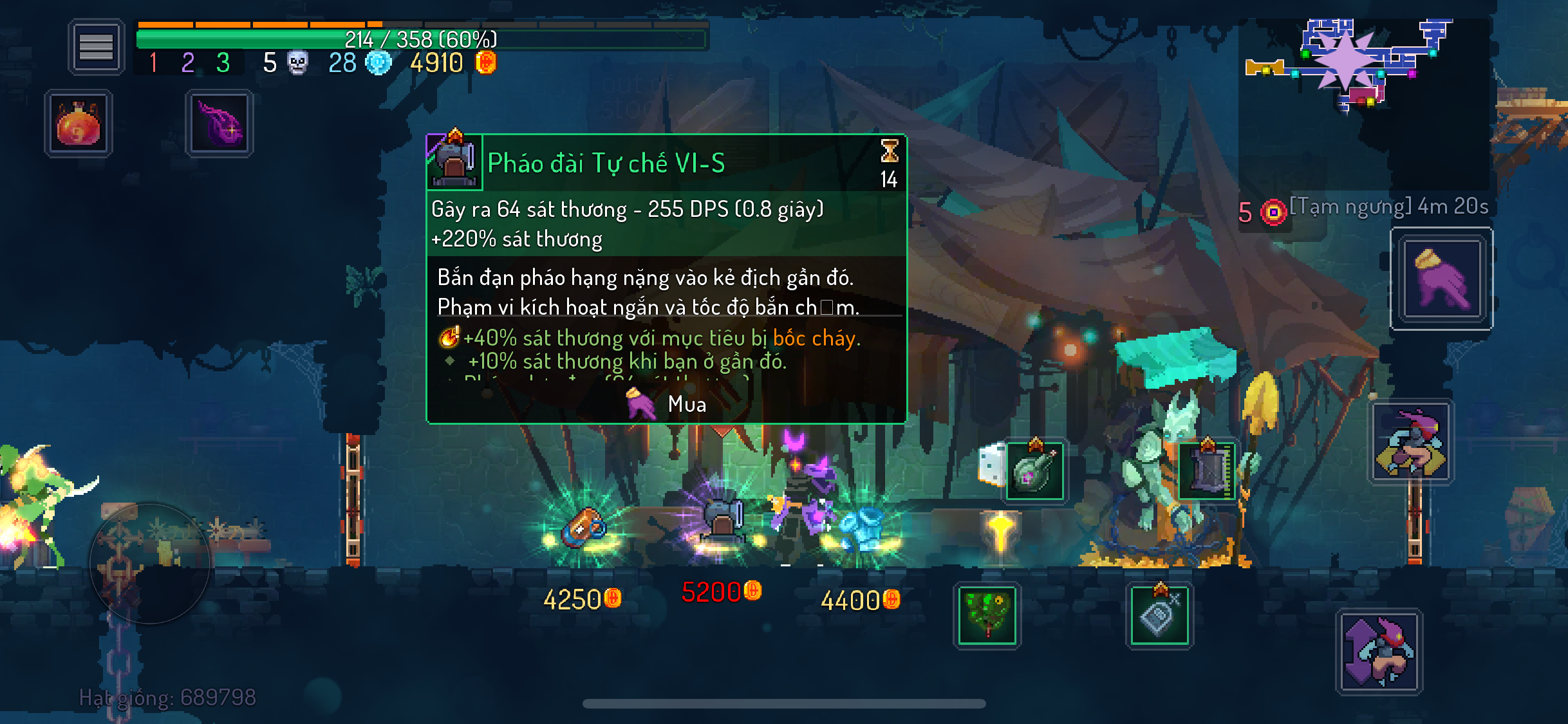Screen dimensions: 1568x724
Task: Activate the grey tag skill slot
Action: (1159, 615)
